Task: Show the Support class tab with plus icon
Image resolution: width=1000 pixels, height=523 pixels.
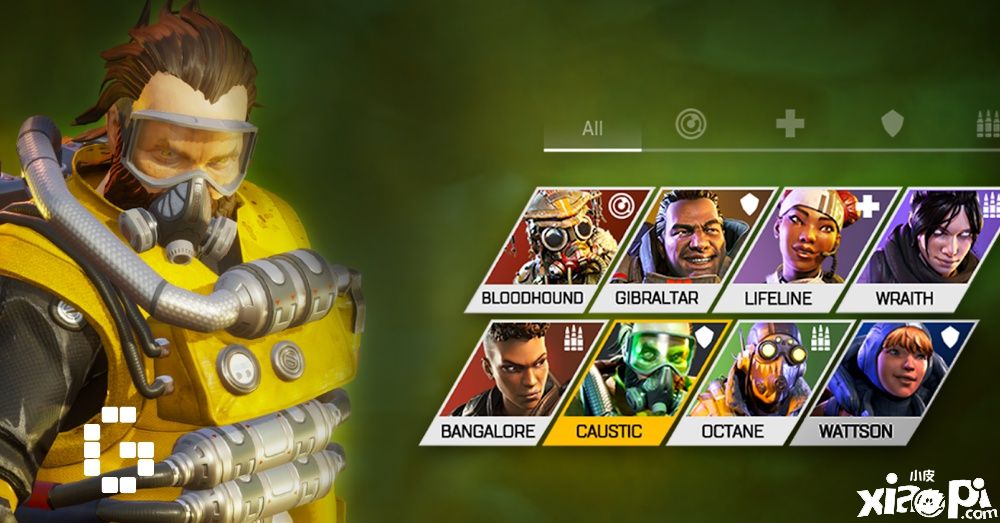Action: 790,124
